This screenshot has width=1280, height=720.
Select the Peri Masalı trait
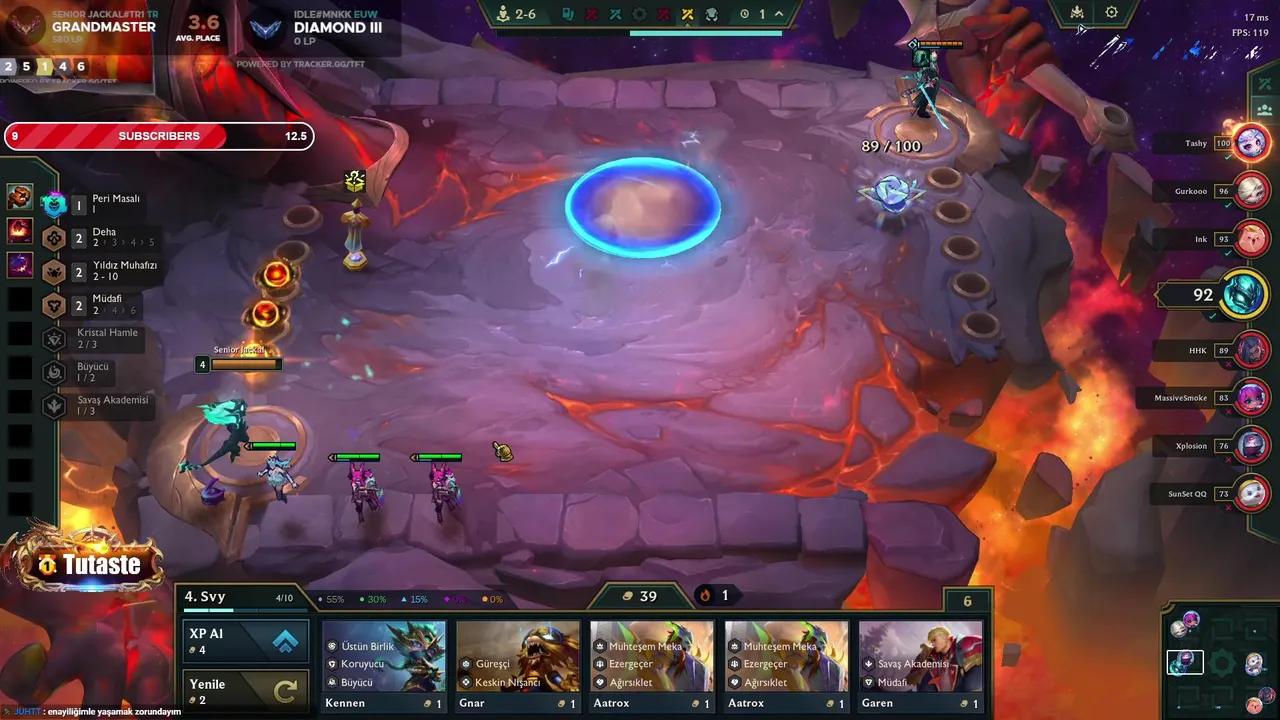[x=95, y=204]
